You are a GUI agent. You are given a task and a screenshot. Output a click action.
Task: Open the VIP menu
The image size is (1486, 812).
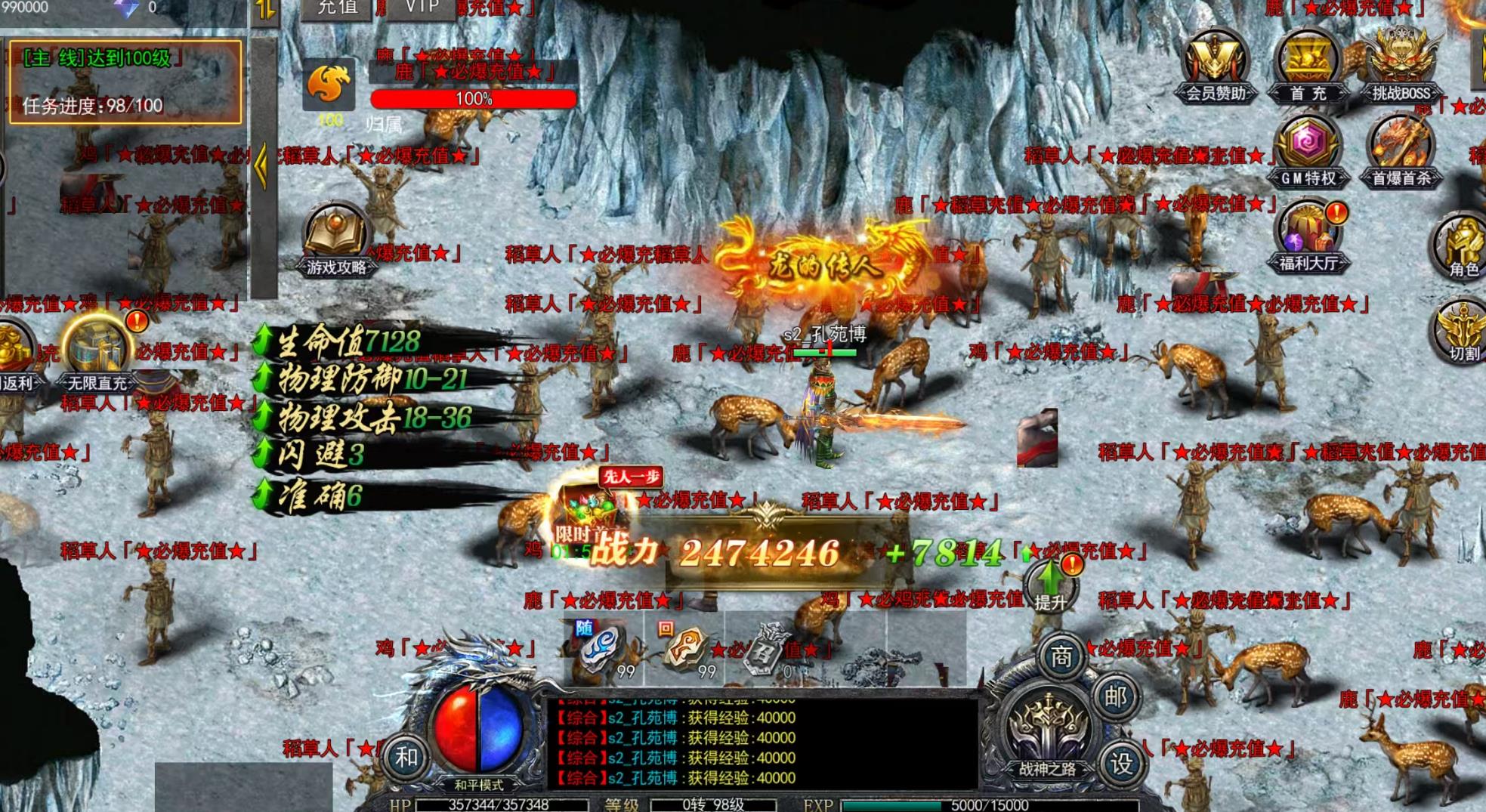click(422, 8)
